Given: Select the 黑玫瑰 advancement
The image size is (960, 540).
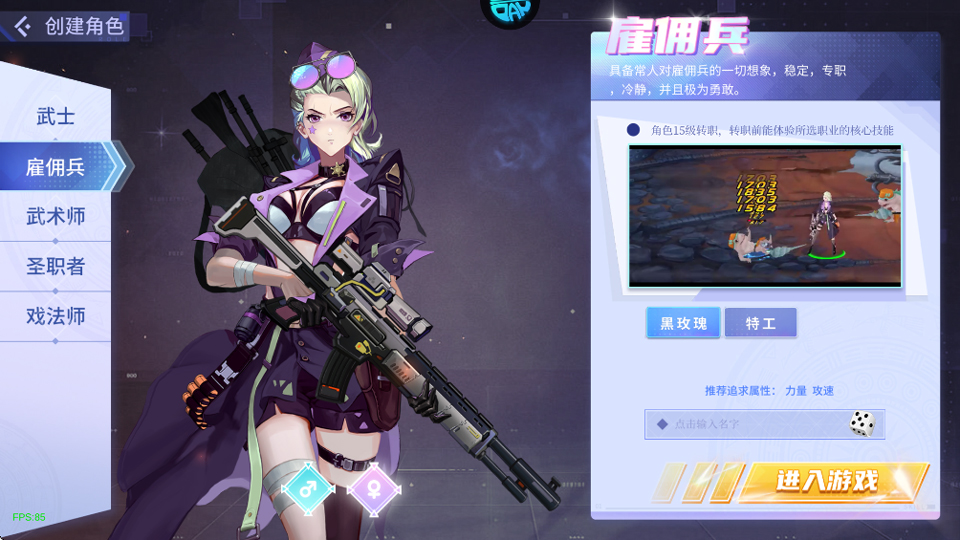Looking at the screenshot, I should click(x=683, y=323).
